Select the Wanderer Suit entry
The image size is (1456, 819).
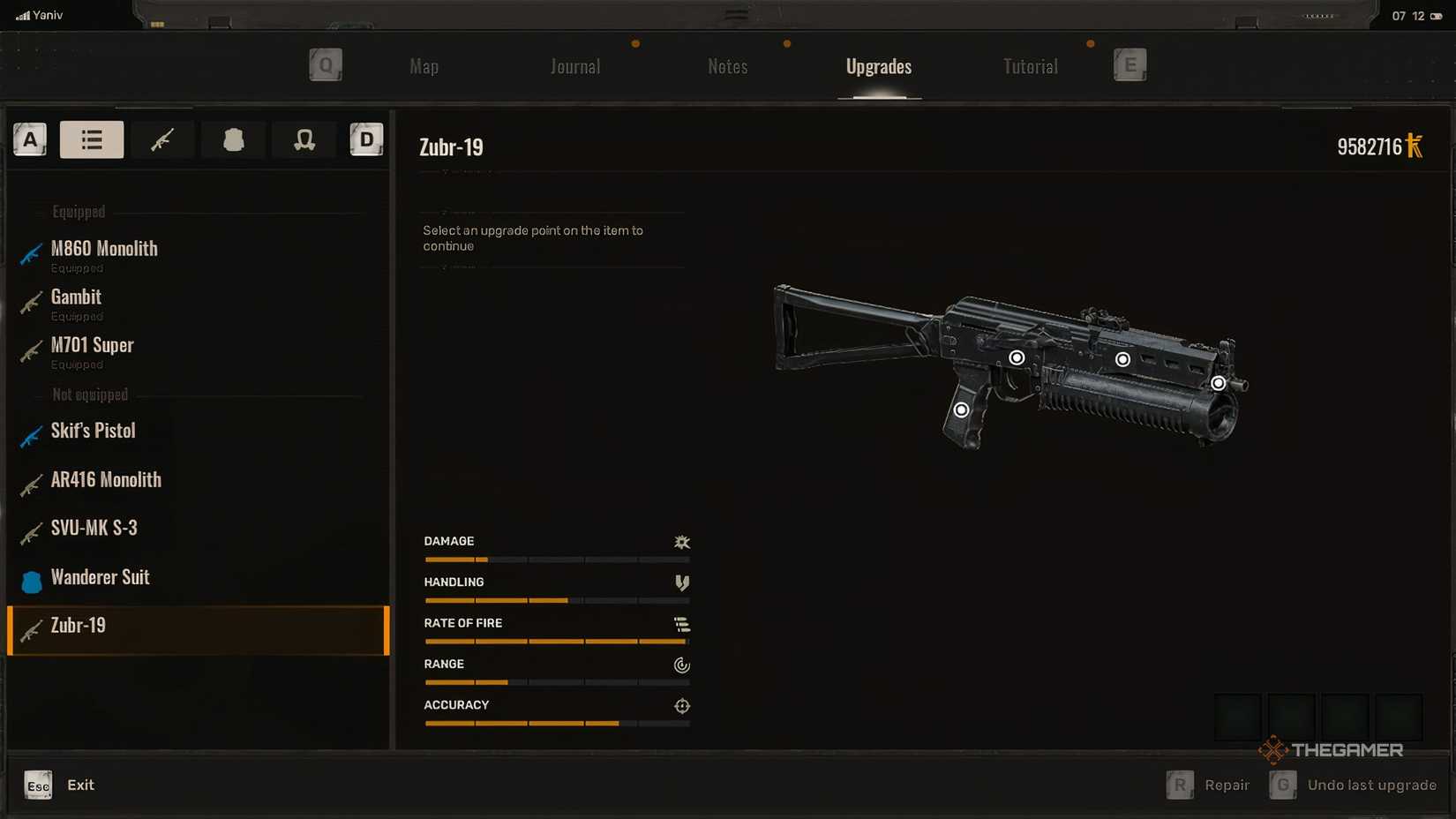pos(100,578)
